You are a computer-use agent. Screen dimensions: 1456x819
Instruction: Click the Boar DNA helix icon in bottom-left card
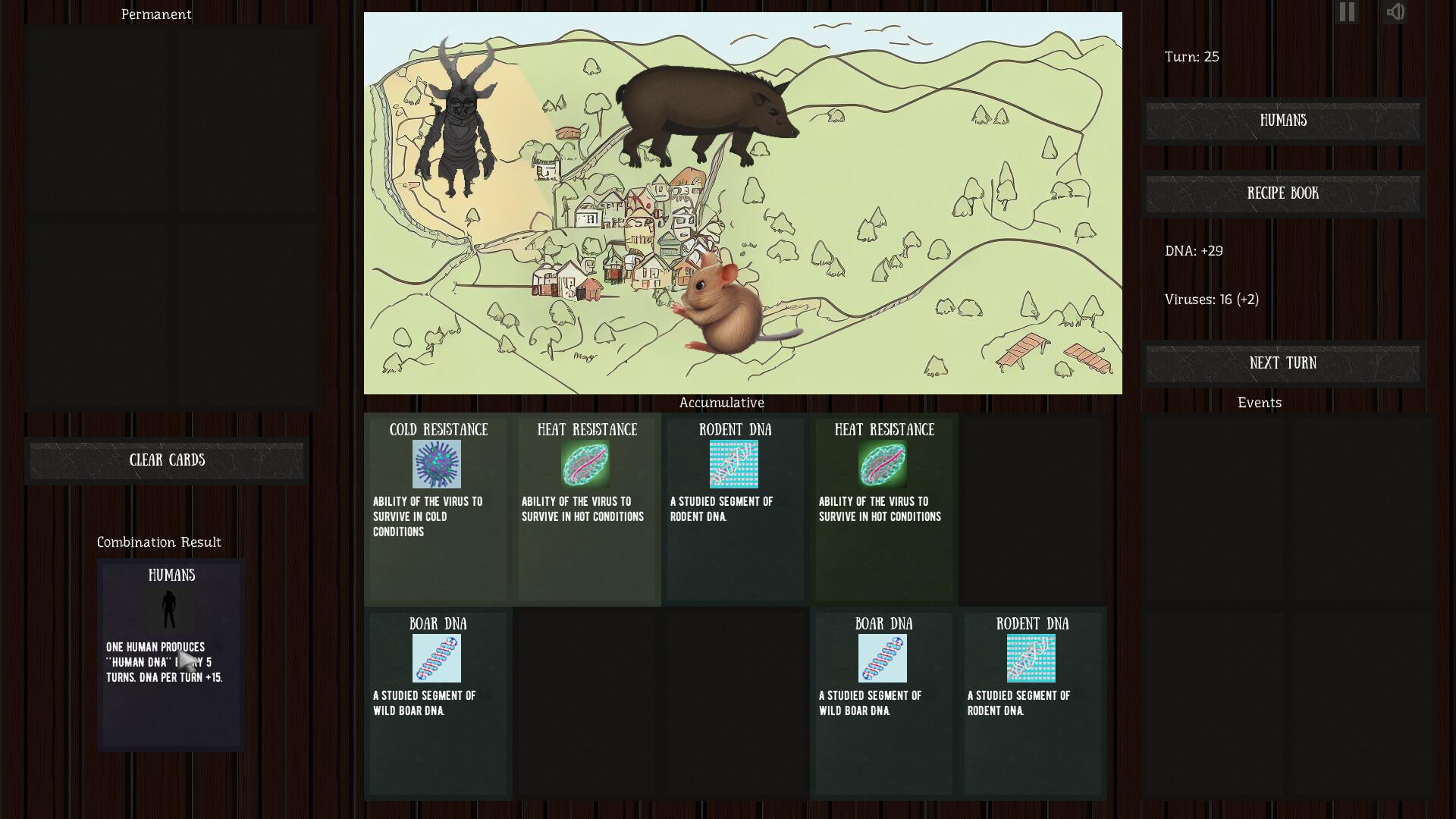click(438, 658)
